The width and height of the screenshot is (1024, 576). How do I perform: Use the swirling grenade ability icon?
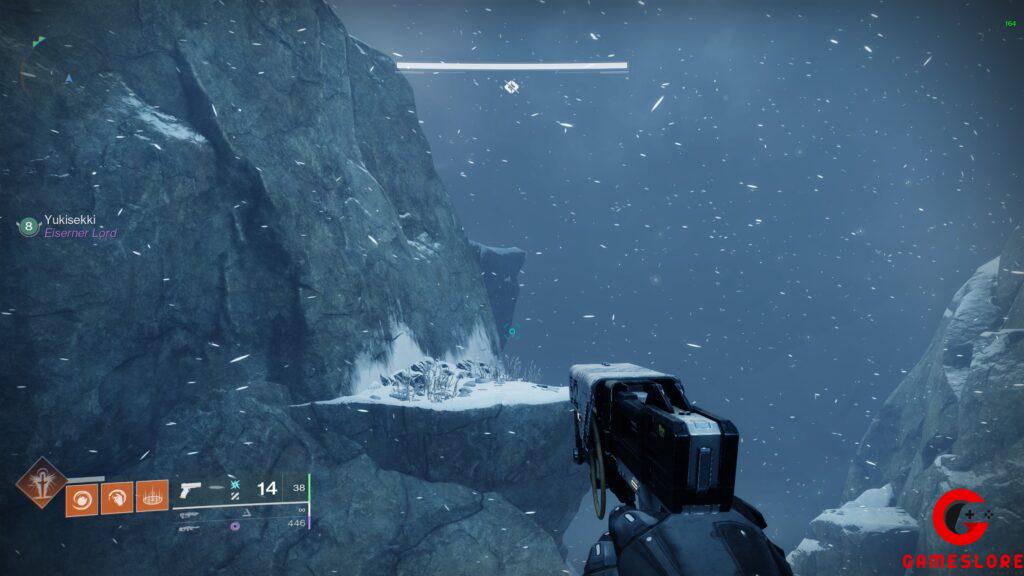(x=82, y=497)
